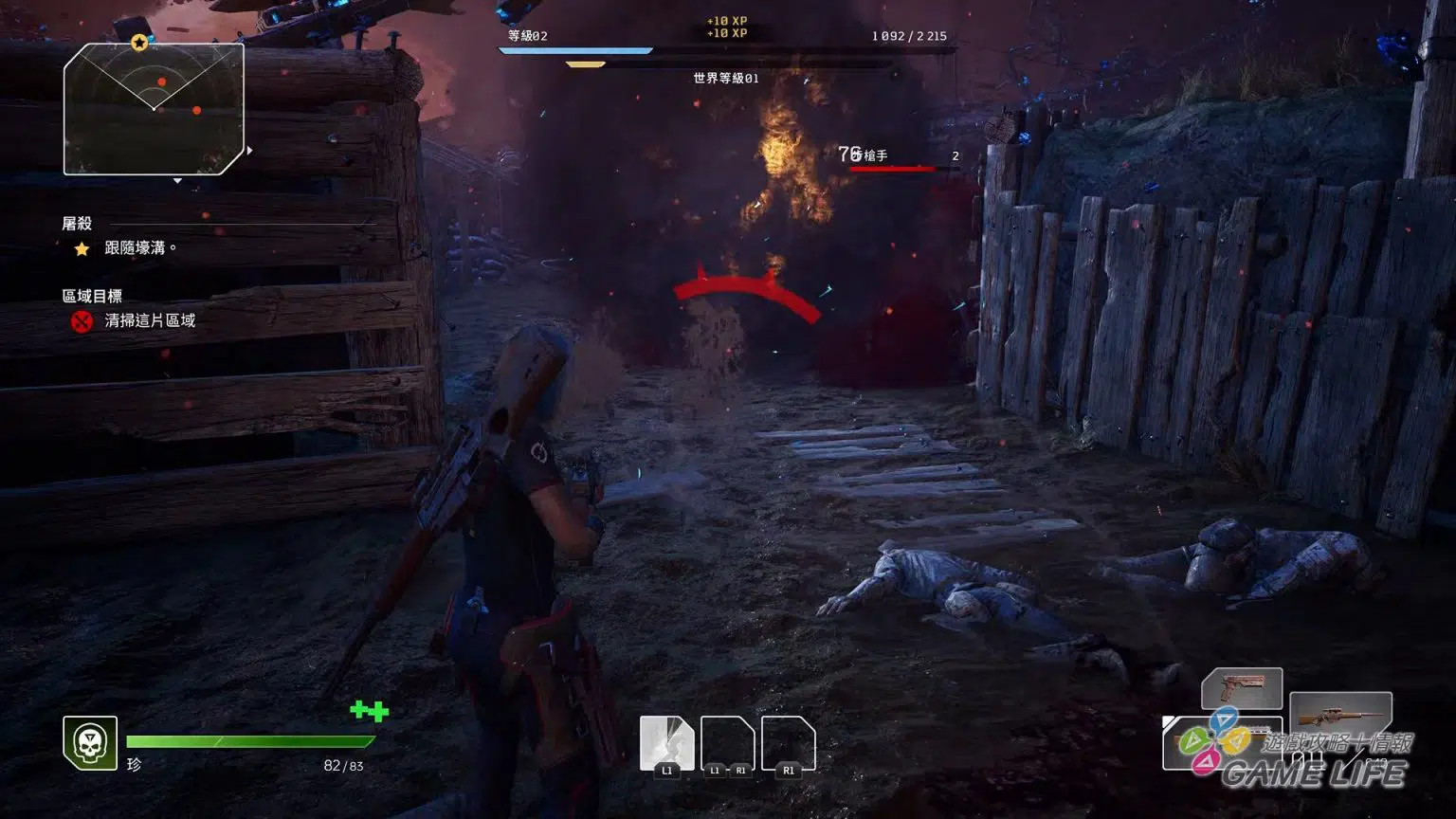Select the 跟隨壕溝 quest objective
Viewport: 1456px width, 819px height.
(139, 248)
